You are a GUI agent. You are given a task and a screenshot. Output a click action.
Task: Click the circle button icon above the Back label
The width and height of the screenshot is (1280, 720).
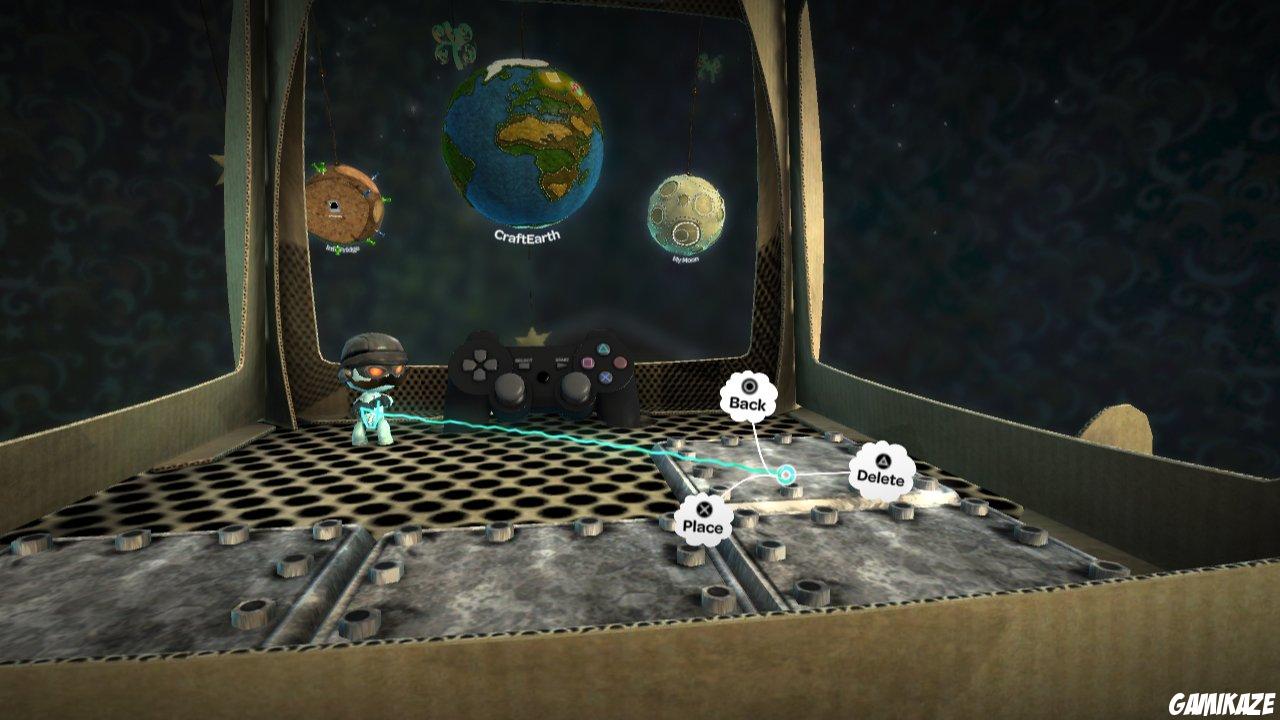750,387
